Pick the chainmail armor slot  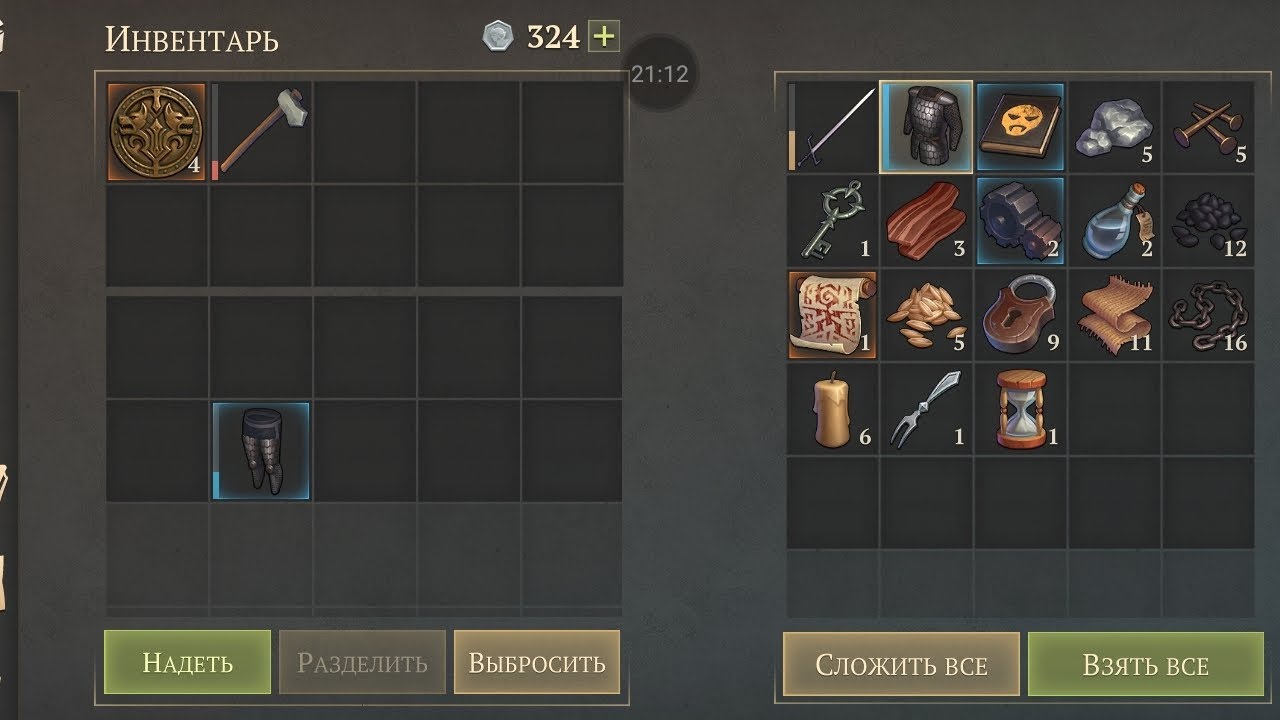pos(926,127)
